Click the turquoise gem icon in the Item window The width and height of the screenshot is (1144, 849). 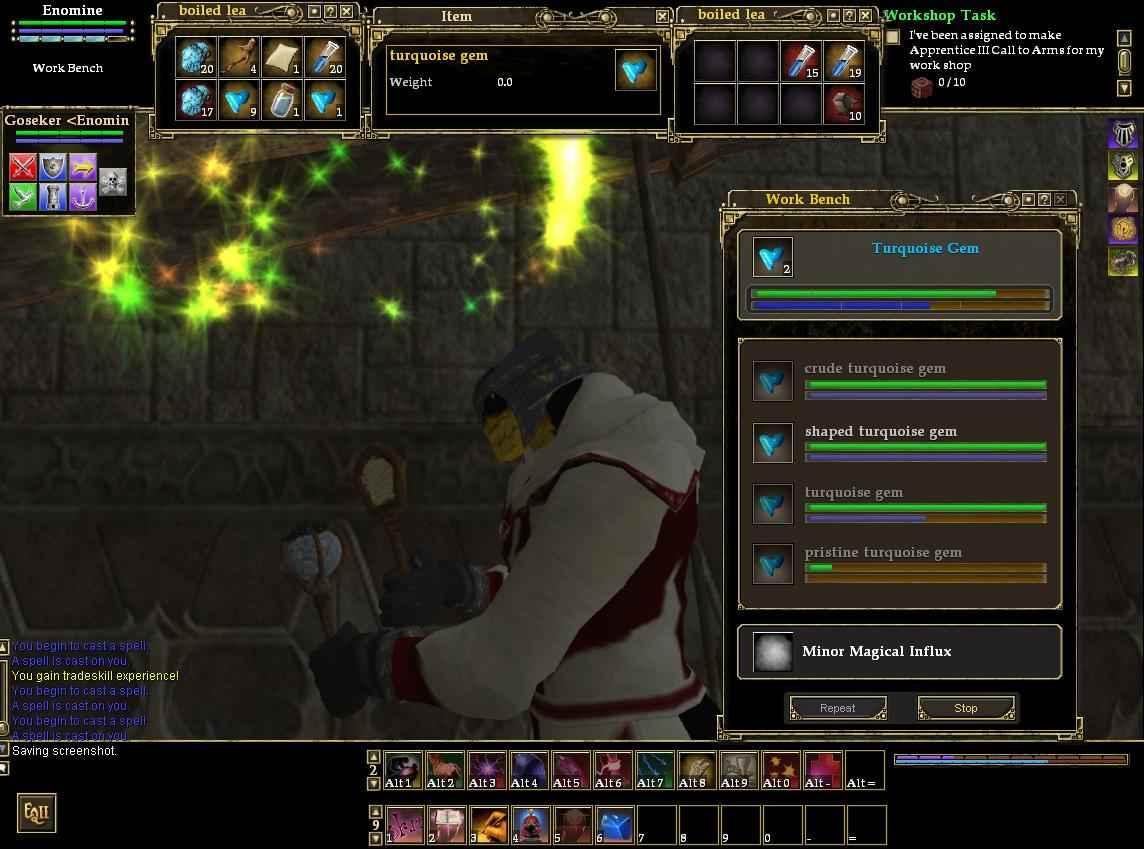pos(636,69)
